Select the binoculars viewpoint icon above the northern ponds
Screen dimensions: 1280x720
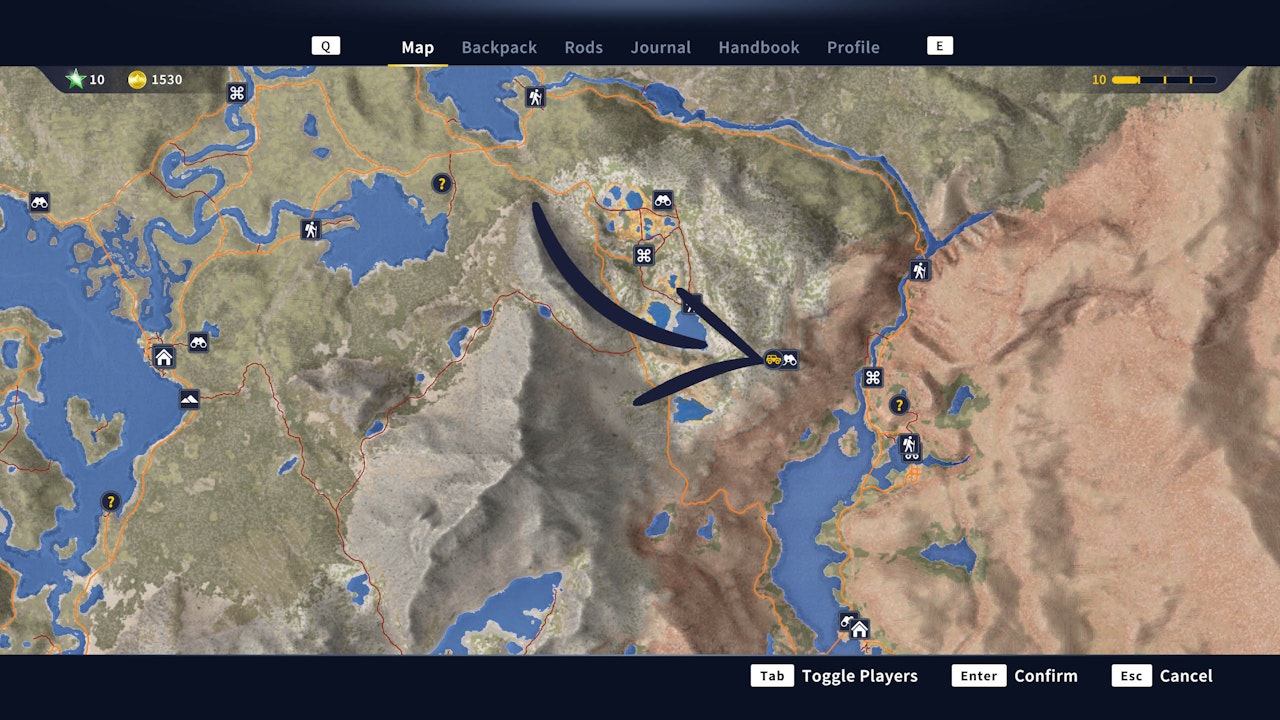coord(665,199)
